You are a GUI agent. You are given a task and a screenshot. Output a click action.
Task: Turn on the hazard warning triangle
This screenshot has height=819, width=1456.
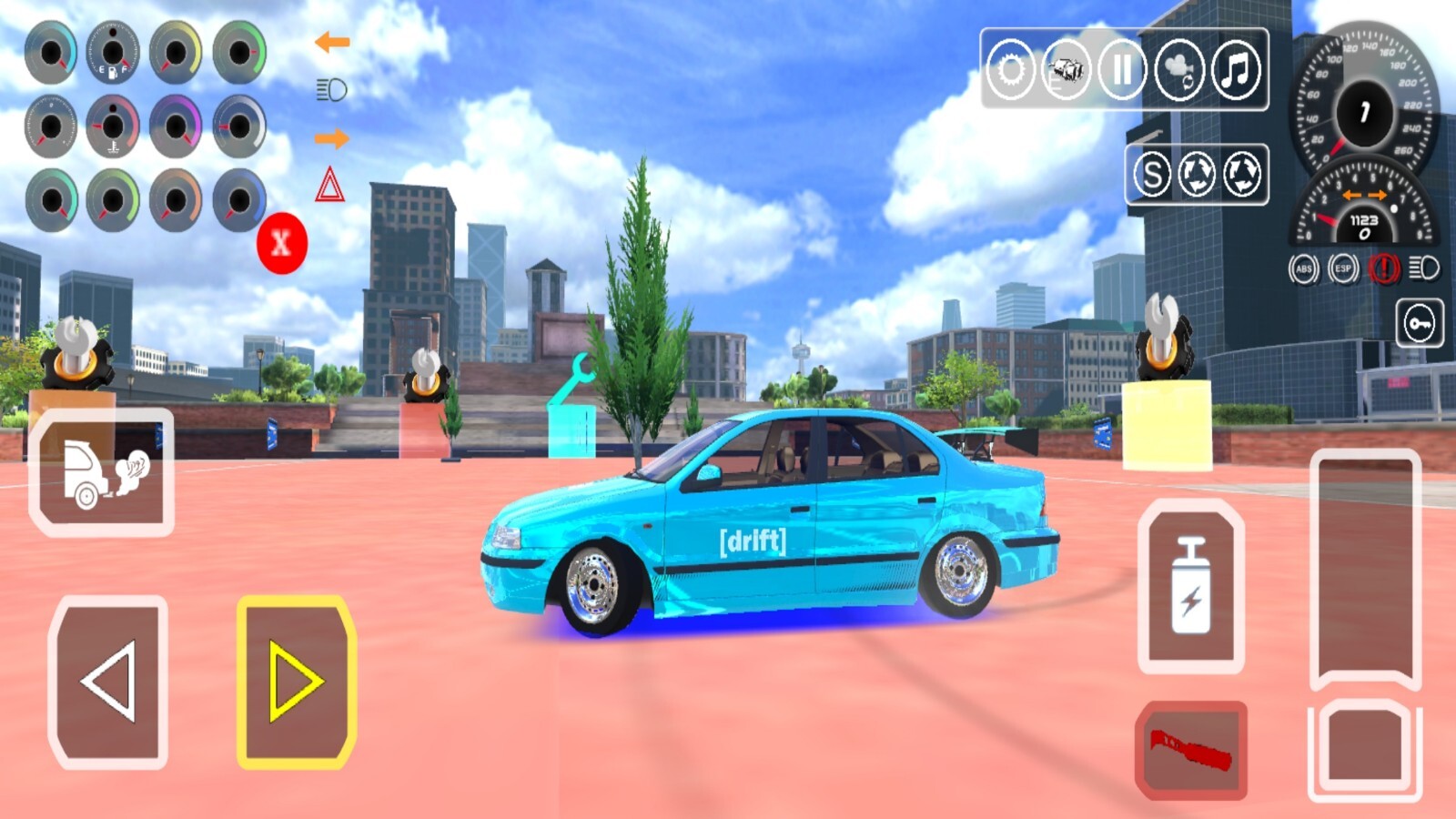(329, 186)
